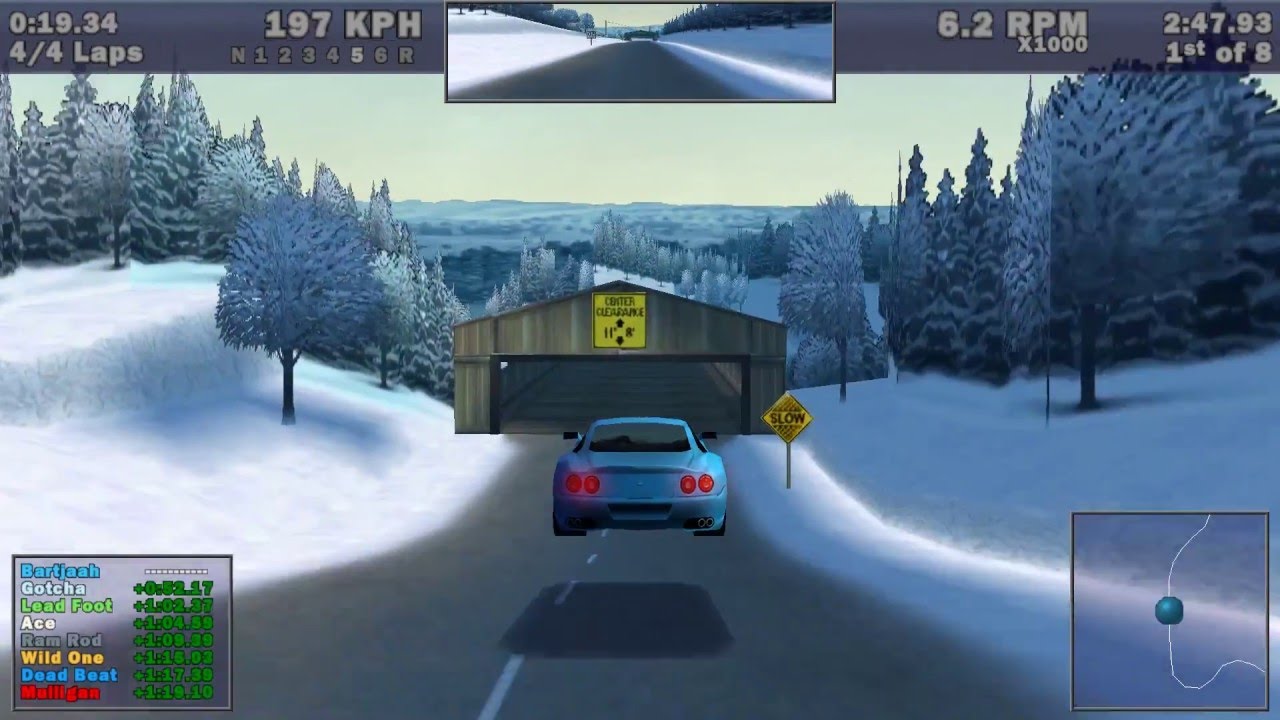Click Ram Rod in the standings

point(61,640)
